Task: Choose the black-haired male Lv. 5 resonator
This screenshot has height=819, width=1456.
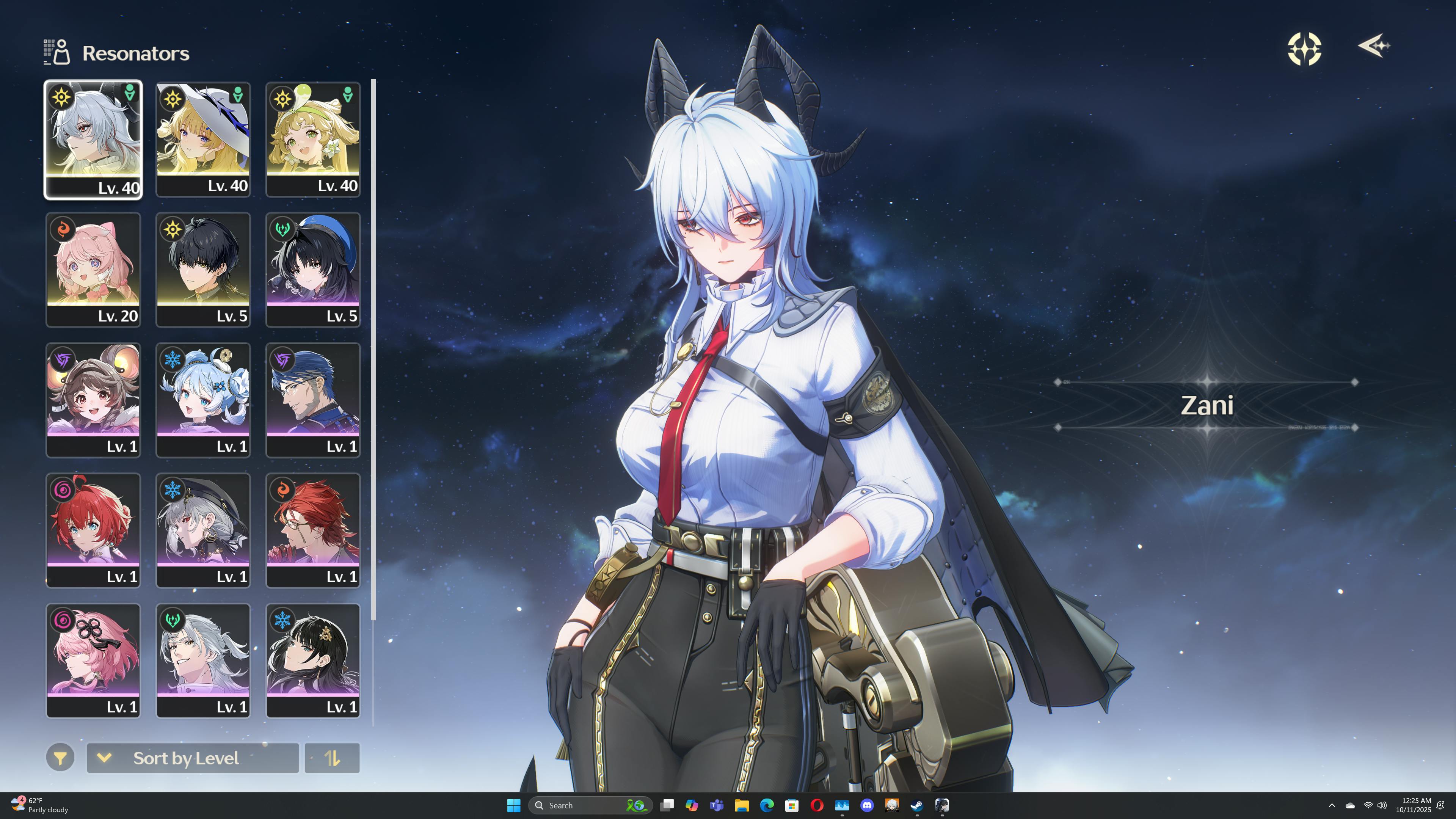Action: 203,269
